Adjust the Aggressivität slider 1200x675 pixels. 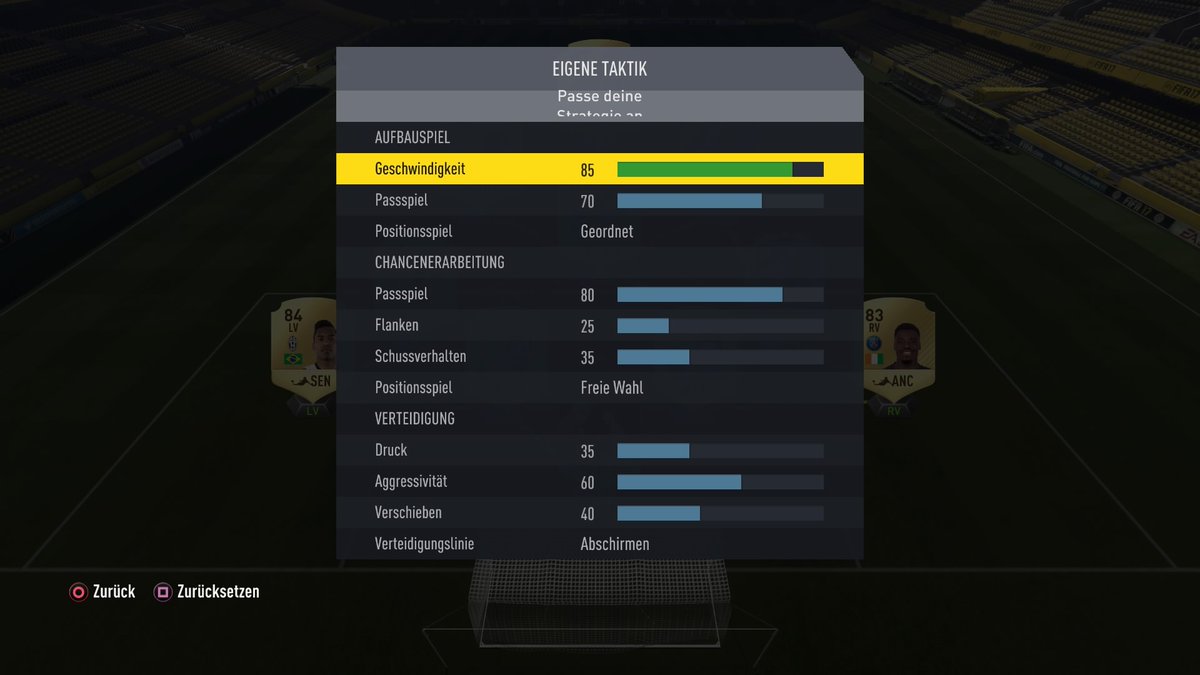click(719, 482)
